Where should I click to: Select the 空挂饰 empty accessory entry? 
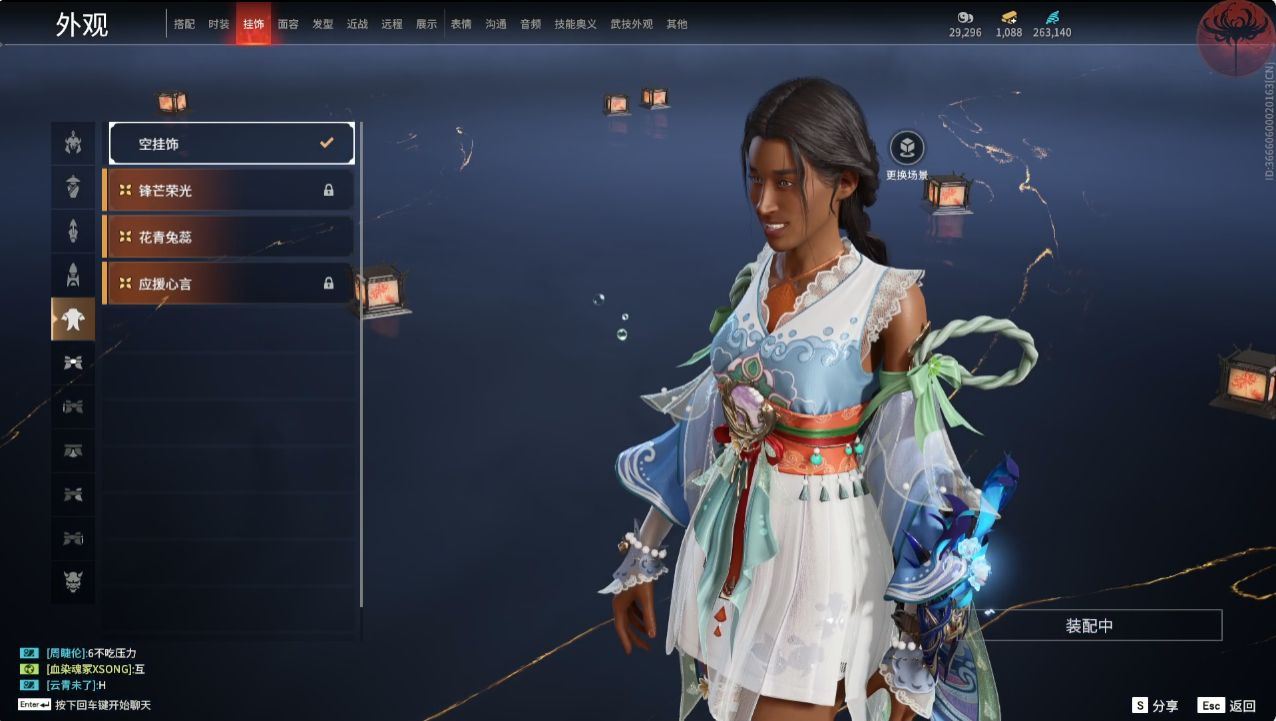point(232,143)
